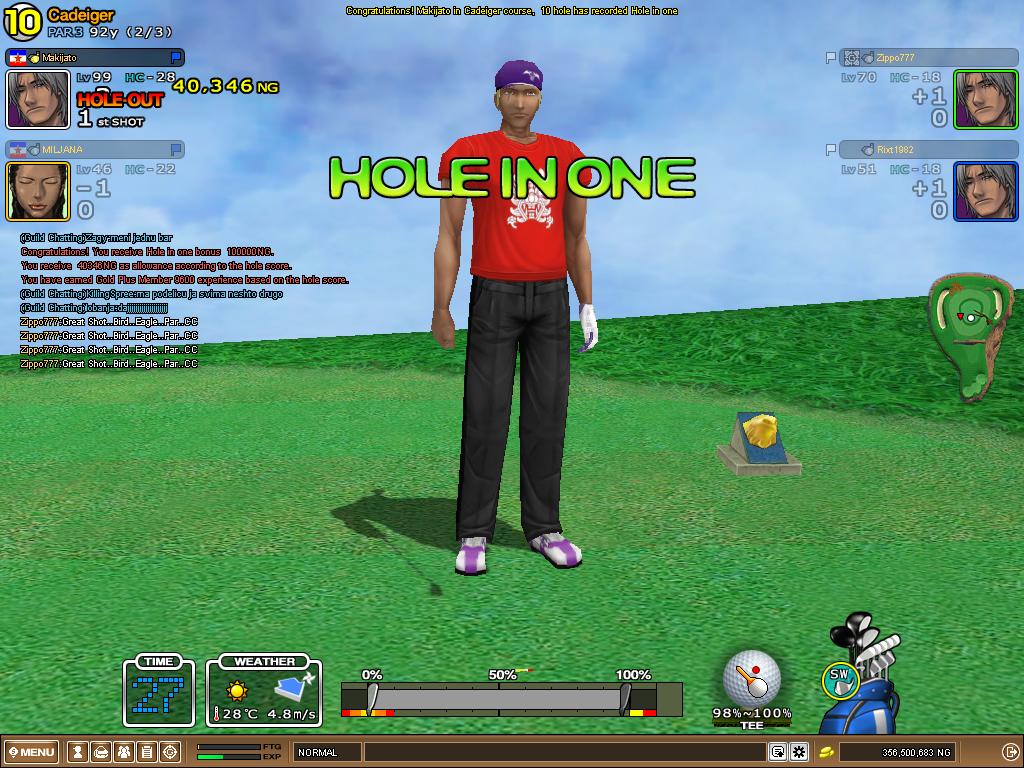Select Rixt1982's player portrait

pyautogui.click(x=985, y=191)
